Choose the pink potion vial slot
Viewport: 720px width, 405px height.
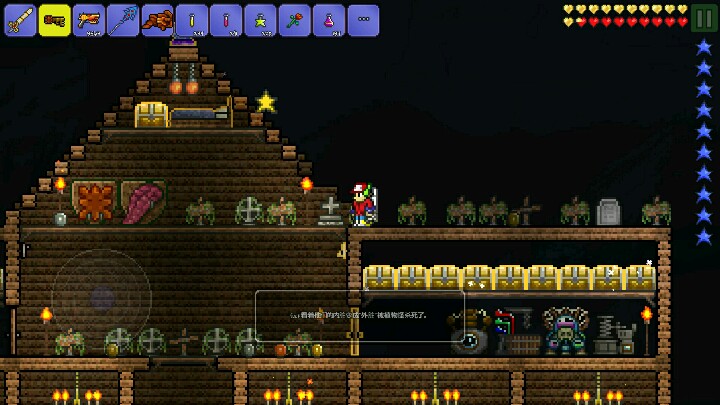226,19
